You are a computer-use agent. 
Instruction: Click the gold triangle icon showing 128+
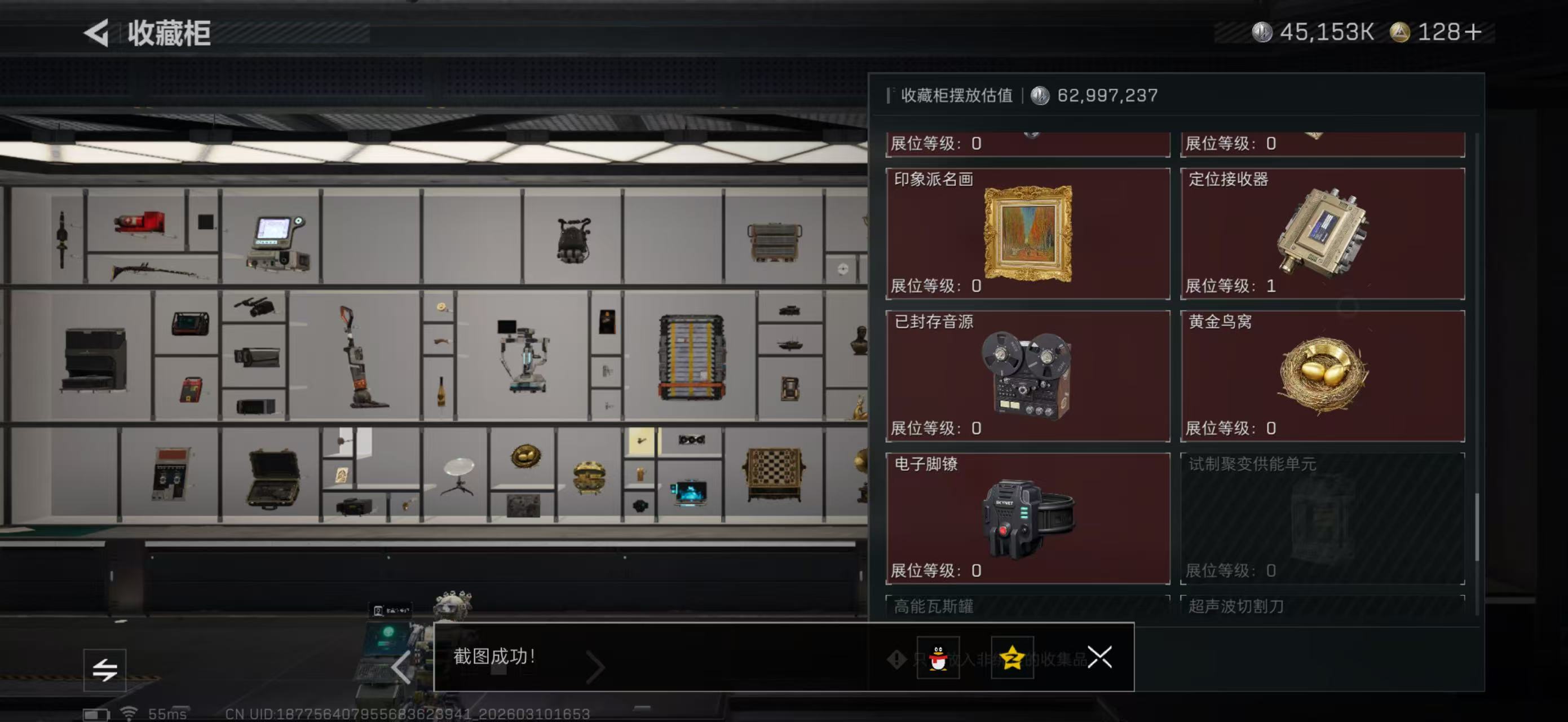(x=1401, y=33)
